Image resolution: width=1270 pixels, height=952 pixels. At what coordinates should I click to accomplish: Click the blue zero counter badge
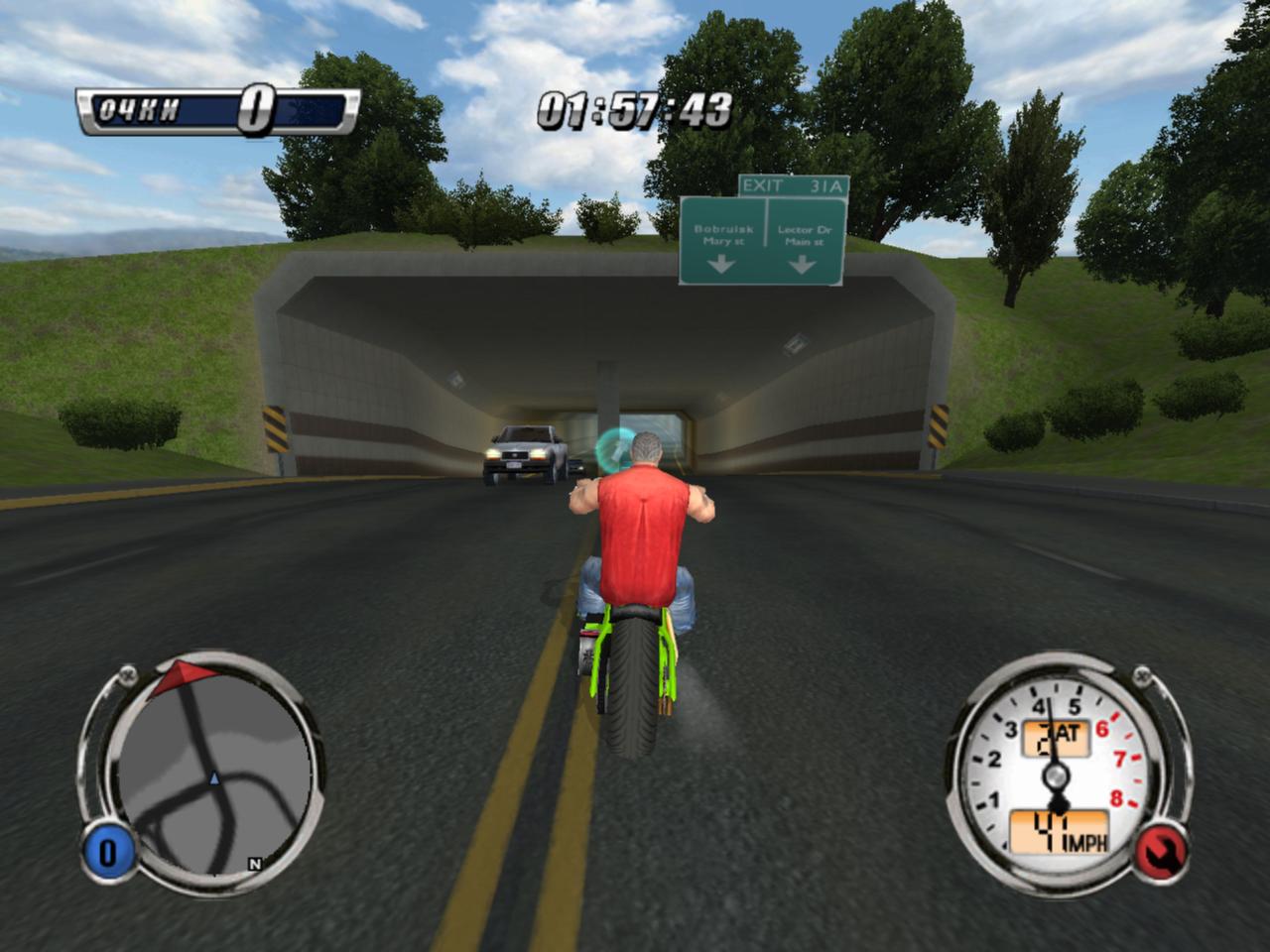[x=107, y=854]
